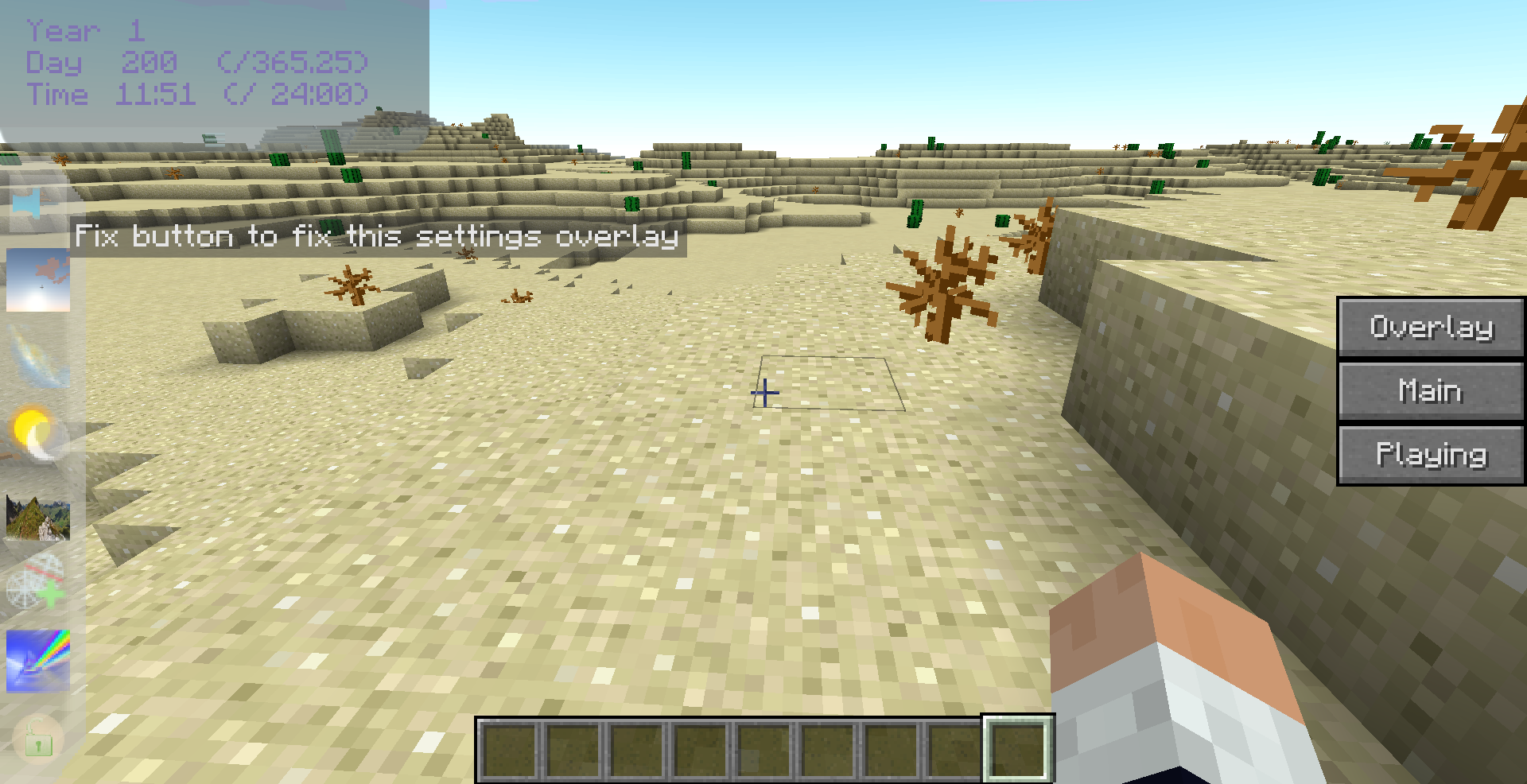Viewport: 1527px width, 784px height.
Task: Select the atmosphere sky settings icon
Action: [37, 280]
